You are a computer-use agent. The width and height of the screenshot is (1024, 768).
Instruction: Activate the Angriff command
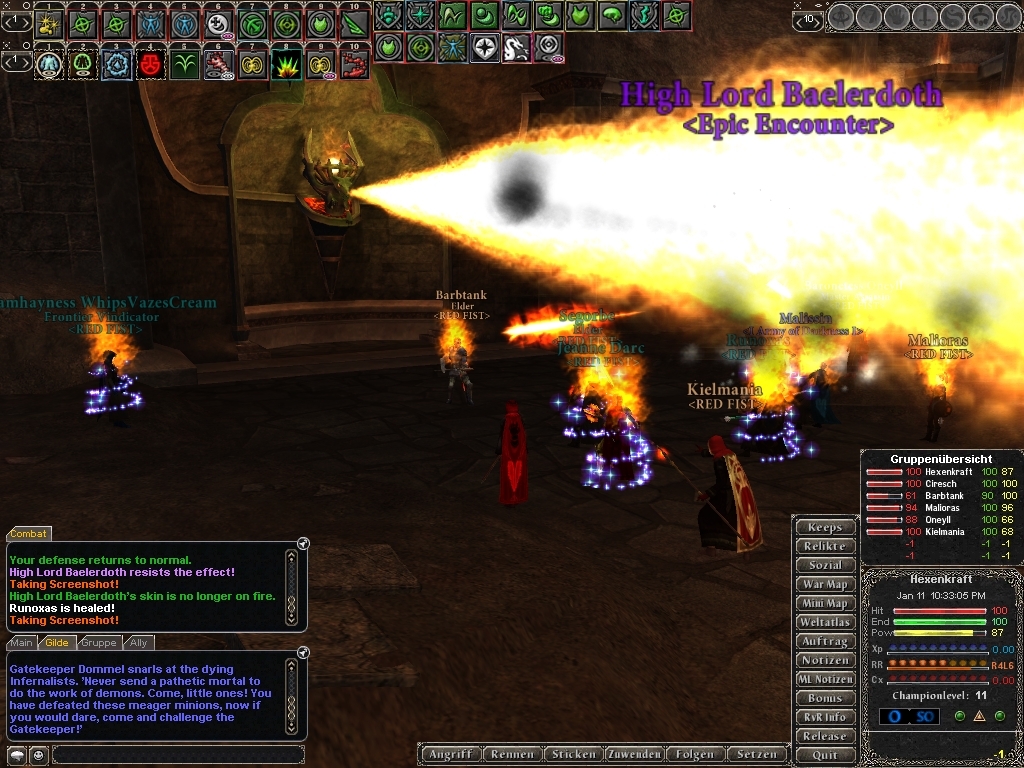coord(450,754)
